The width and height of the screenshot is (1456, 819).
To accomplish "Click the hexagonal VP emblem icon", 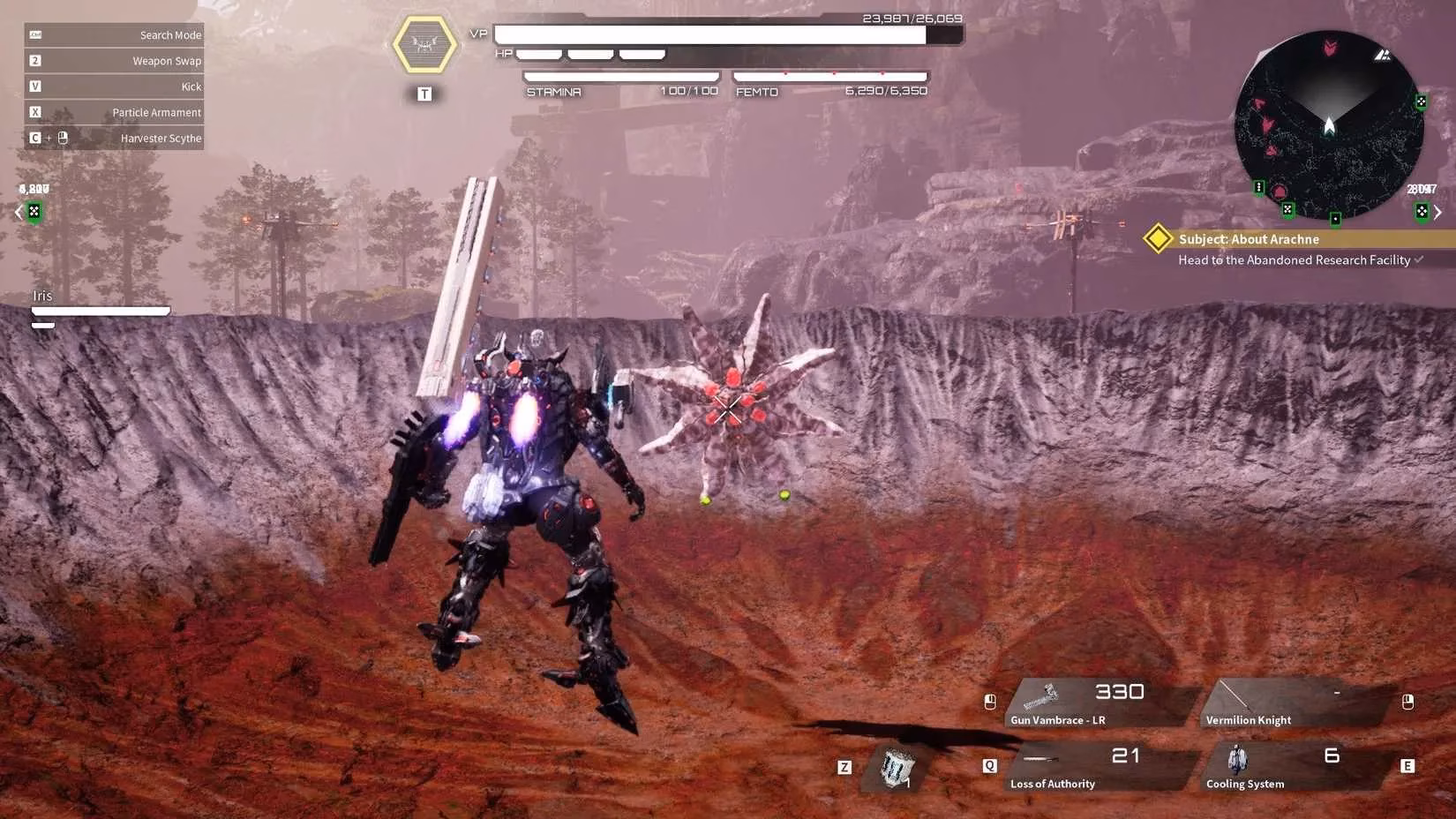I will point(424,42).
